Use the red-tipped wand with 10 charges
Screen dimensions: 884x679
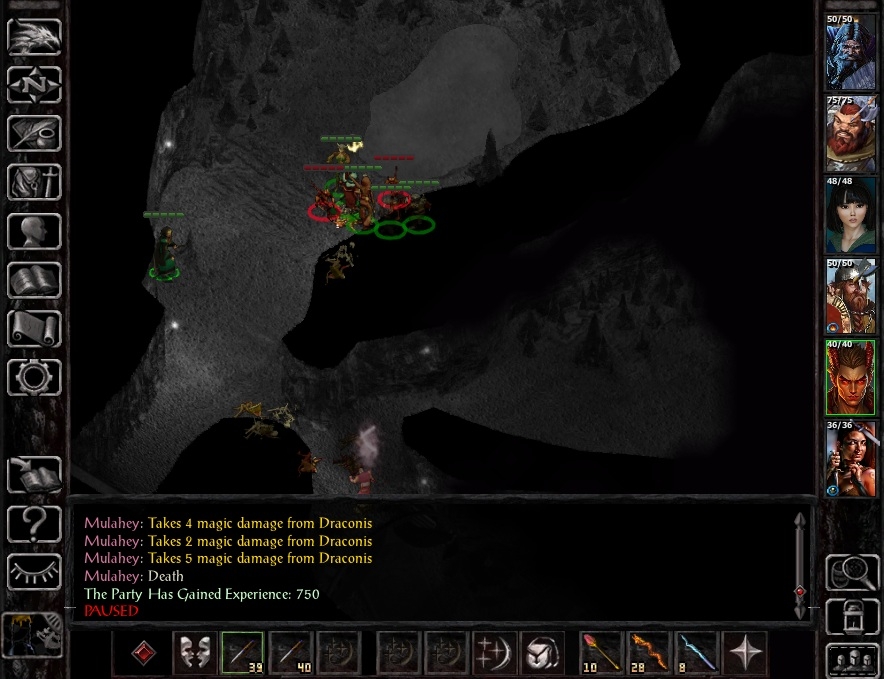[600, 652]
